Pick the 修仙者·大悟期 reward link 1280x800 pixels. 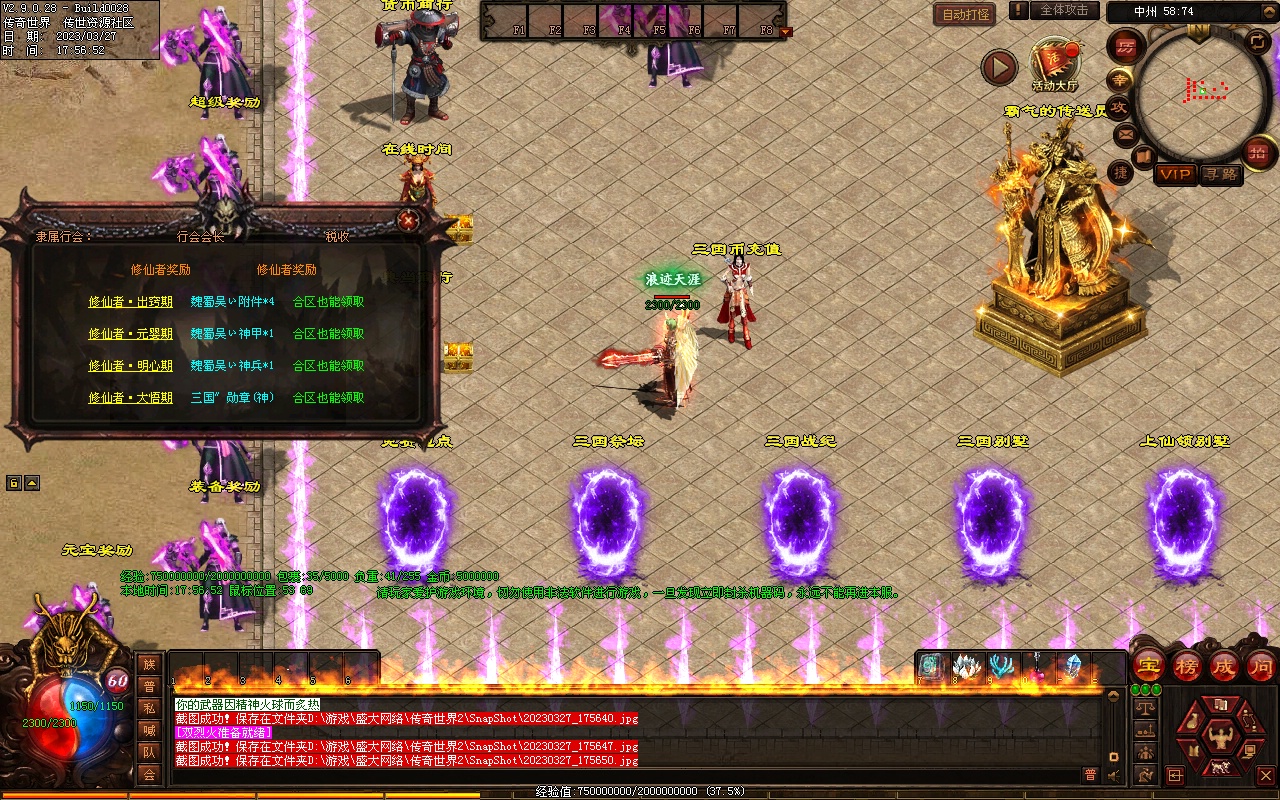tap(130, 398)
